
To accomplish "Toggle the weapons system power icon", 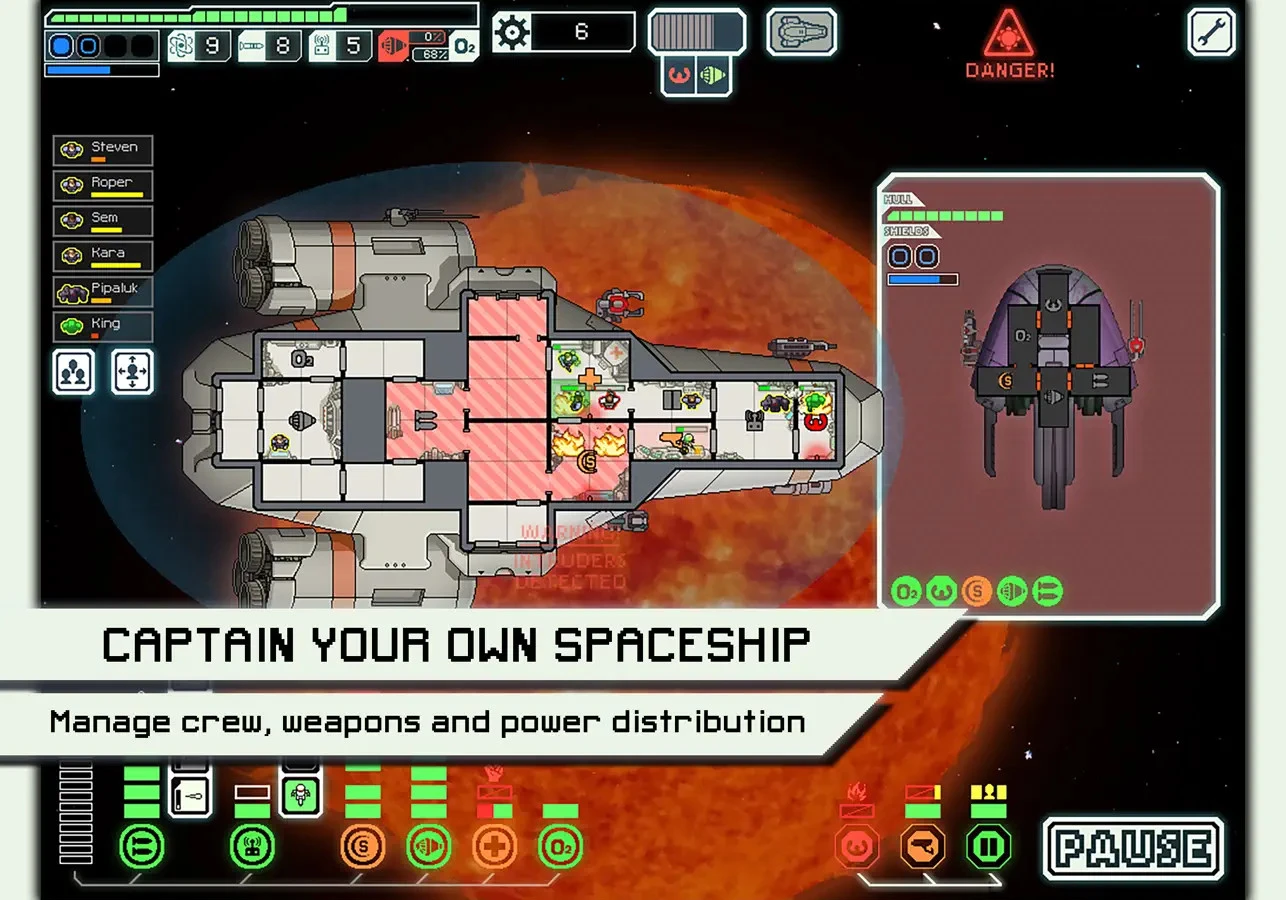I will (x=141, y=848).
